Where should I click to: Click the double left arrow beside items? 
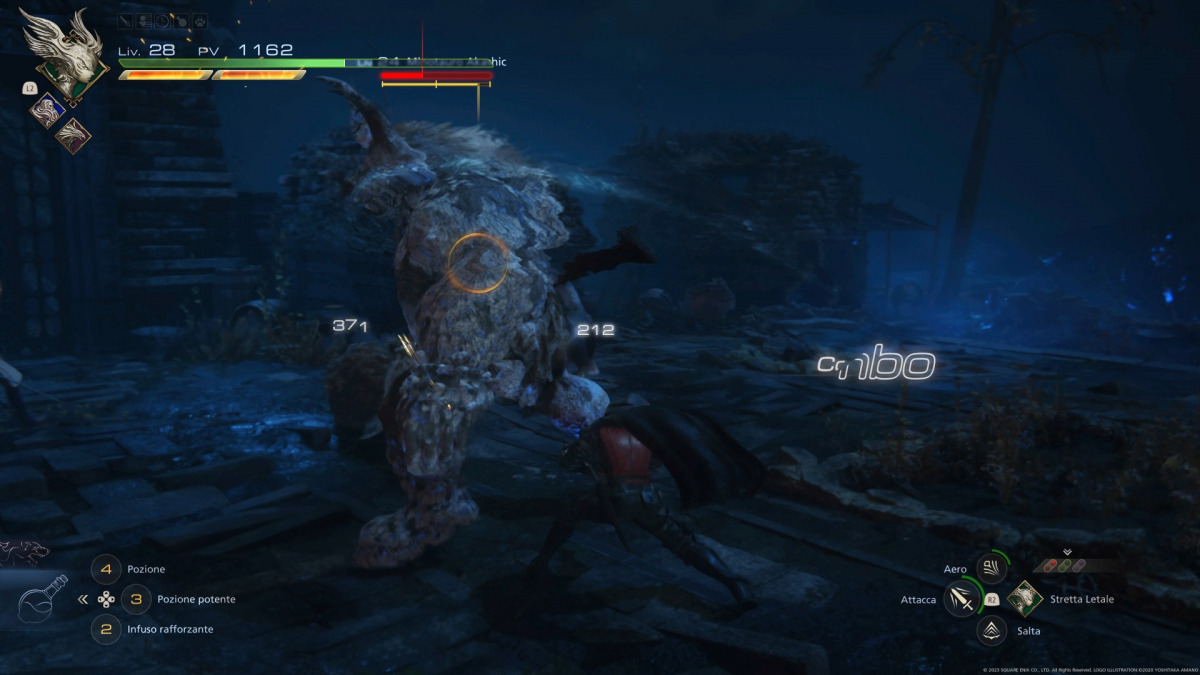tap(82, 600)
